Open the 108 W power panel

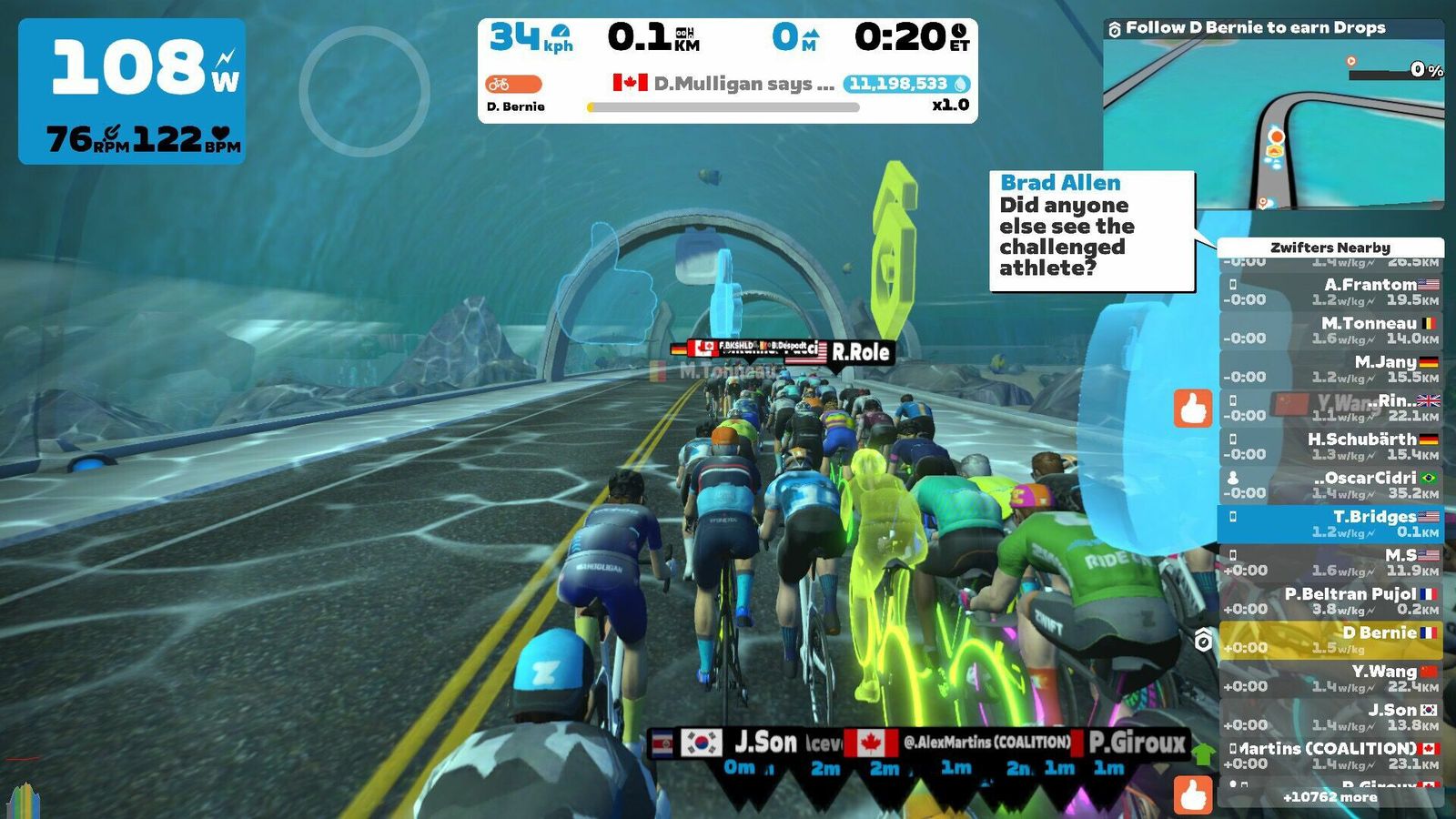coord(132,91)
